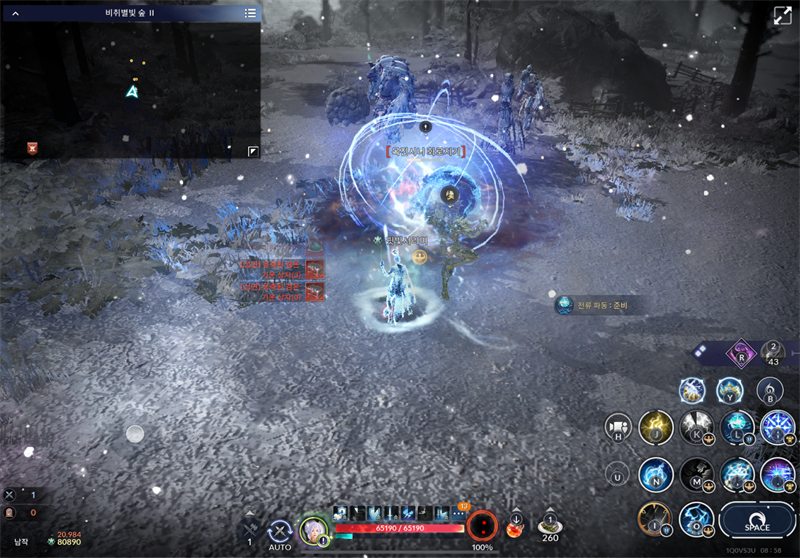Activate the blue swirl skill labeled N
Viewport: 800px width, 558px height.
[x=656, y=473]
